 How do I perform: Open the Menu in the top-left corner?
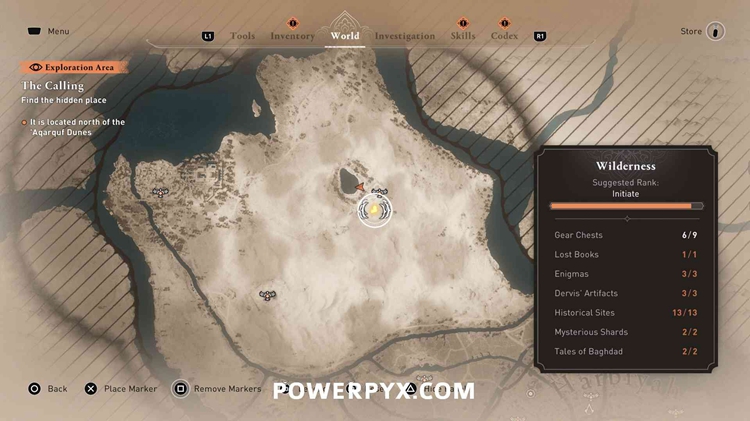(49, 31)
